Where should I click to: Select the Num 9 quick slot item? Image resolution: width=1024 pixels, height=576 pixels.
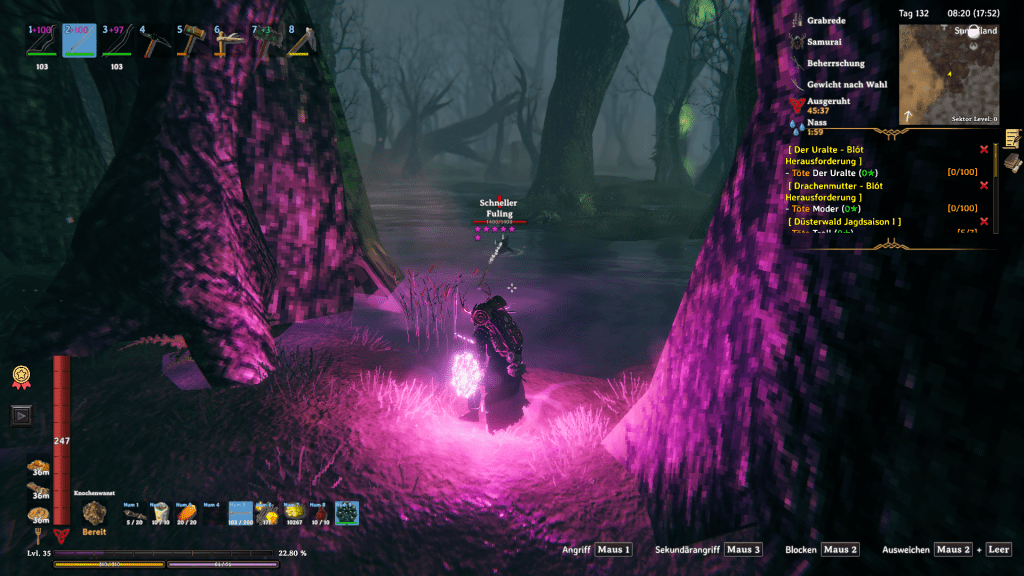347,513
